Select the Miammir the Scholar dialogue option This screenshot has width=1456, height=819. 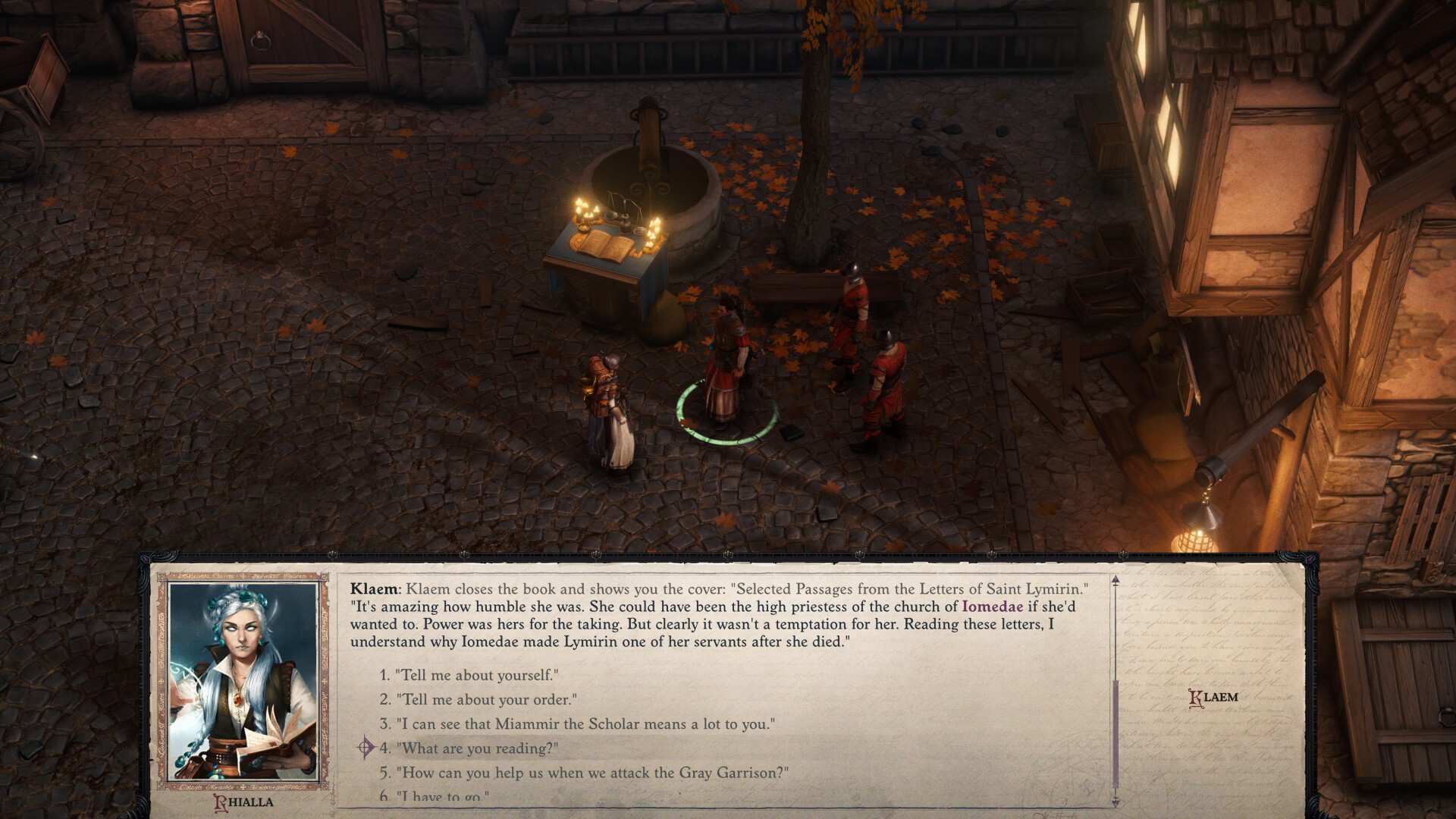click(584, 723)
